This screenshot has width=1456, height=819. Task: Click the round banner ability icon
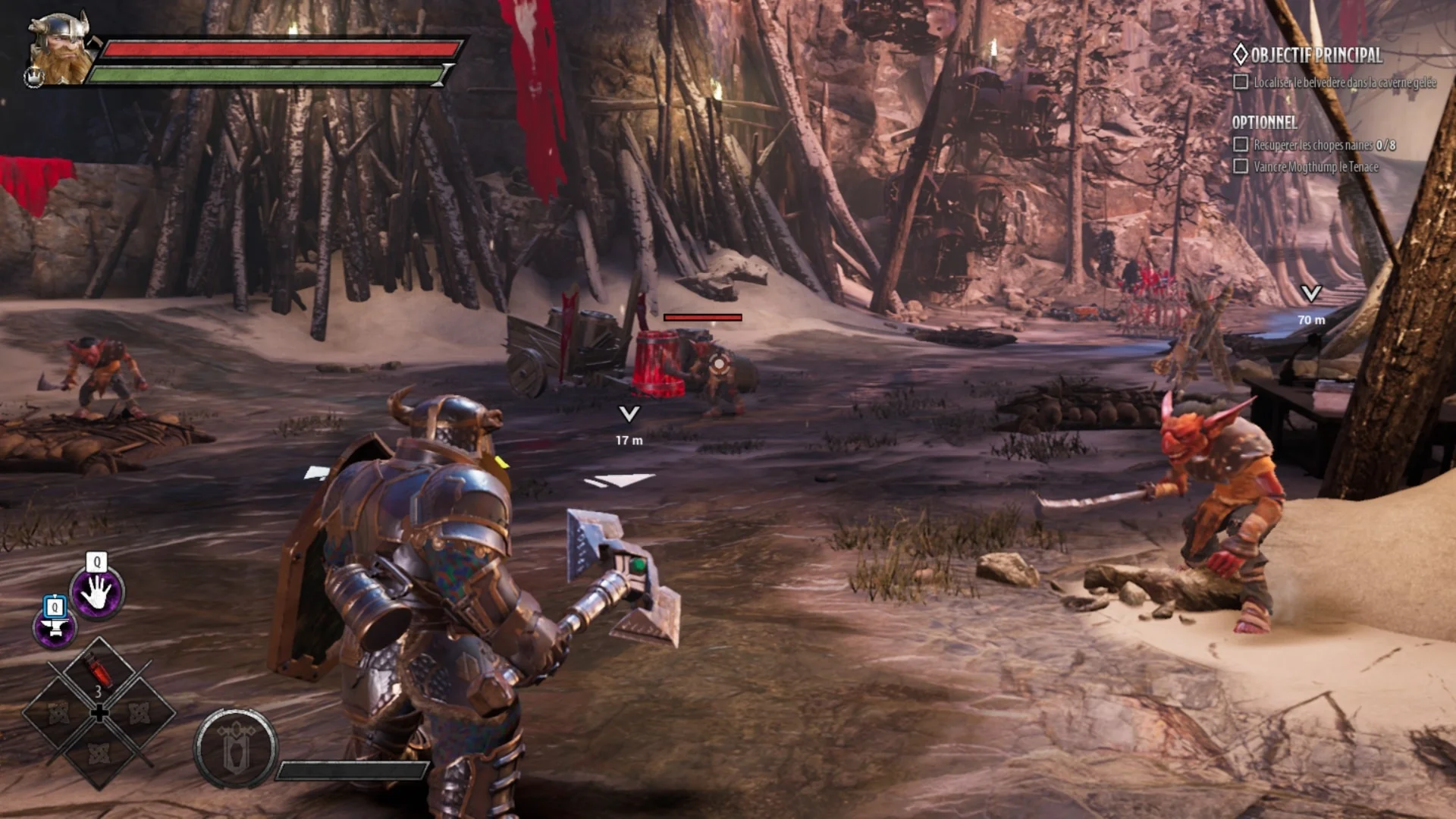pos(235,748)
